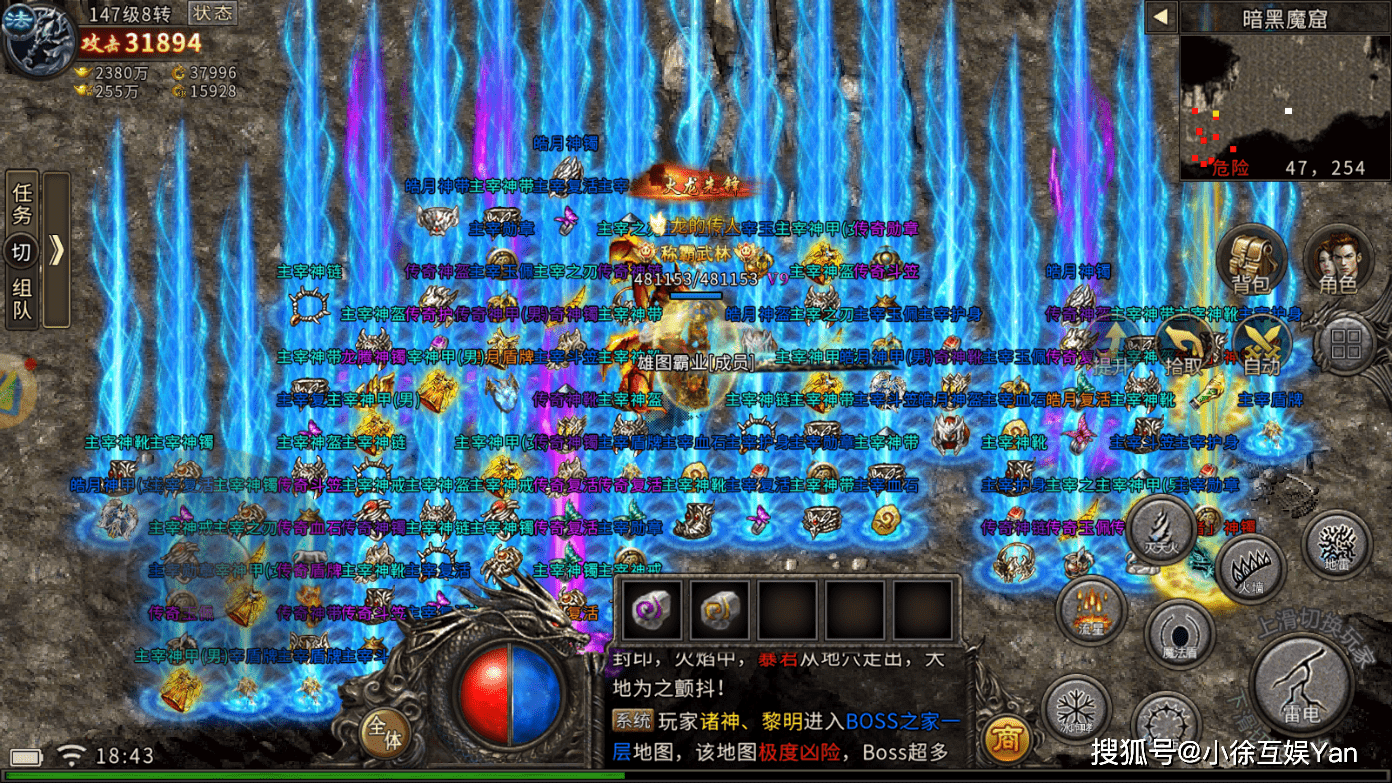Activate the 魔法盾 magic shield skill
The image size is (1392, 783).
point(1179,635)
